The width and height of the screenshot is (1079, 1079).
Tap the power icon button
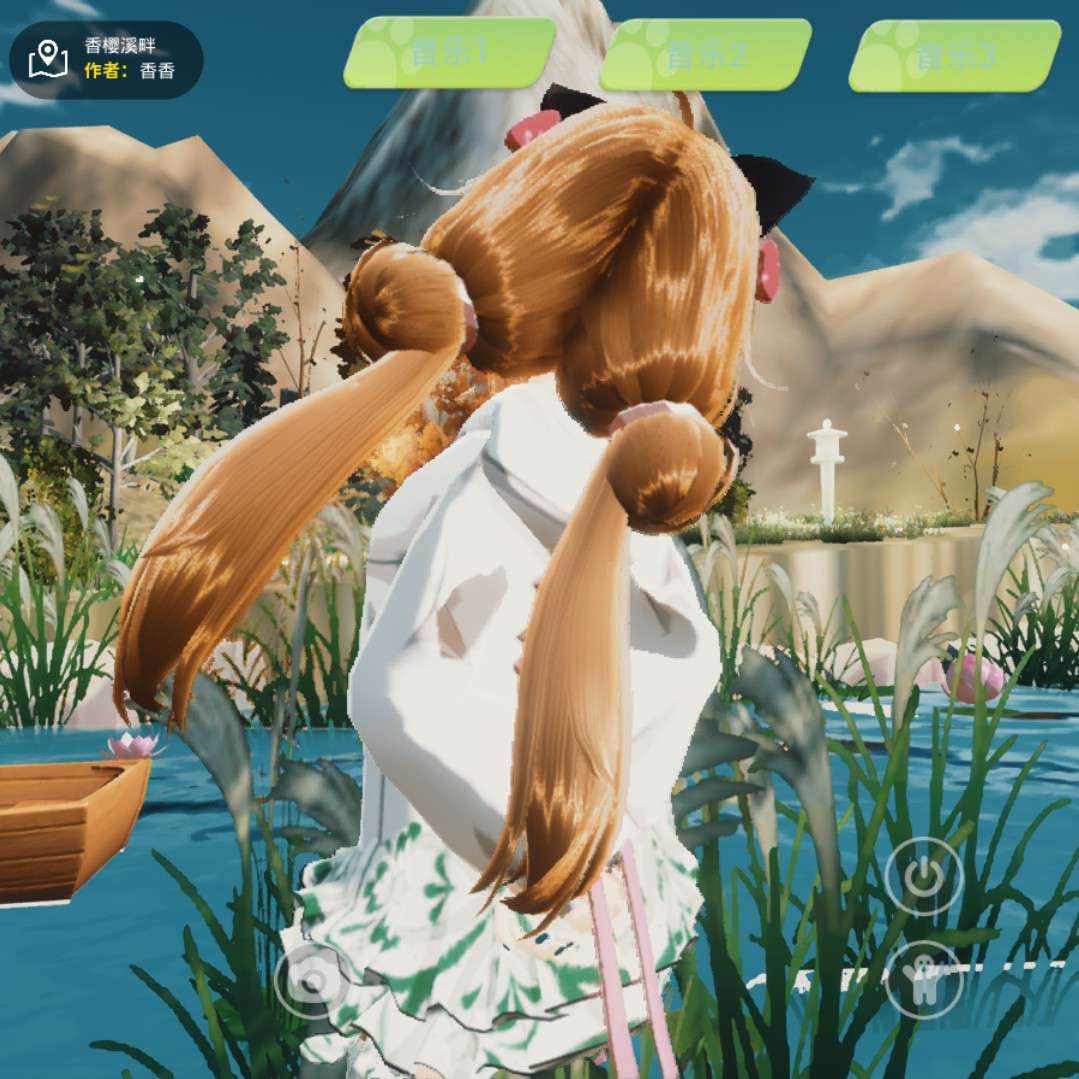[924, 877]
